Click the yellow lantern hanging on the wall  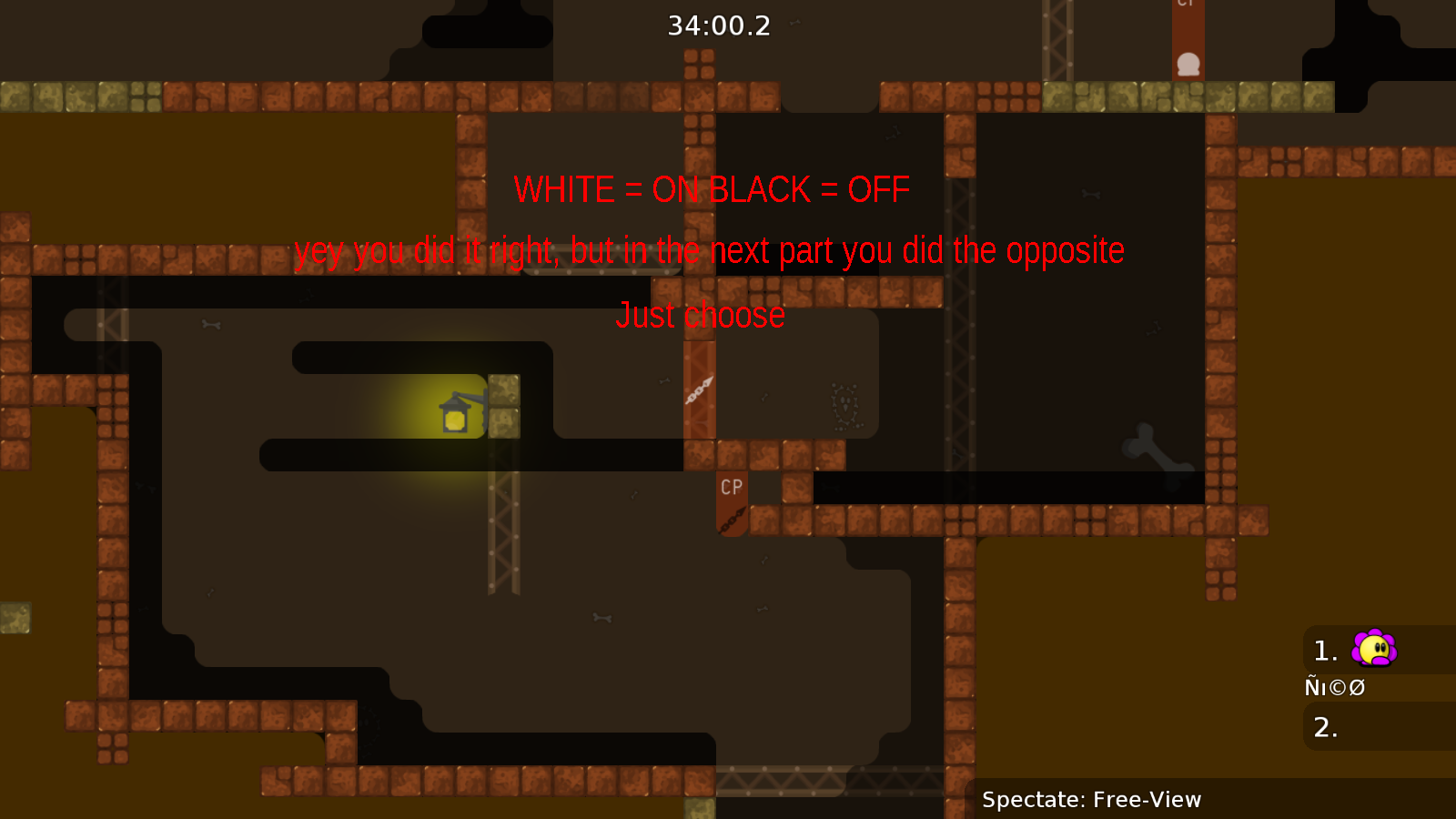[455, 415]
